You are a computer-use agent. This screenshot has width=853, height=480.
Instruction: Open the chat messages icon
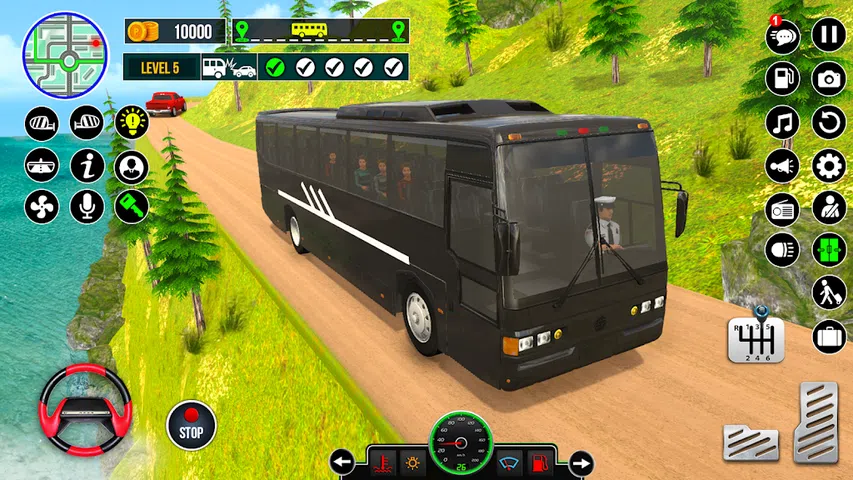pos(783,37)
